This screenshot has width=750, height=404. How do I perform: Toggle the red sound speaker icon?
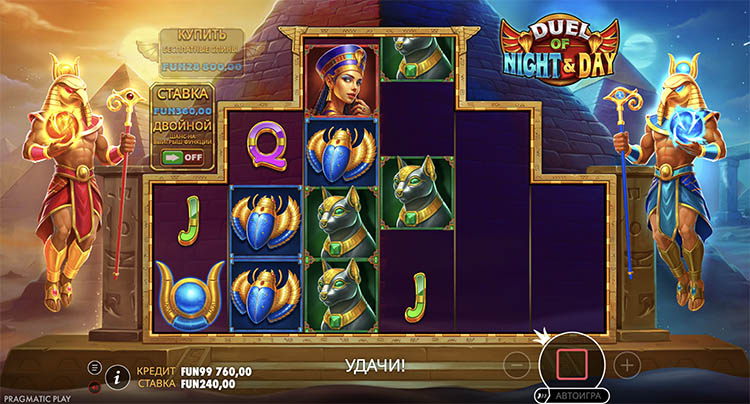[94, 385]
